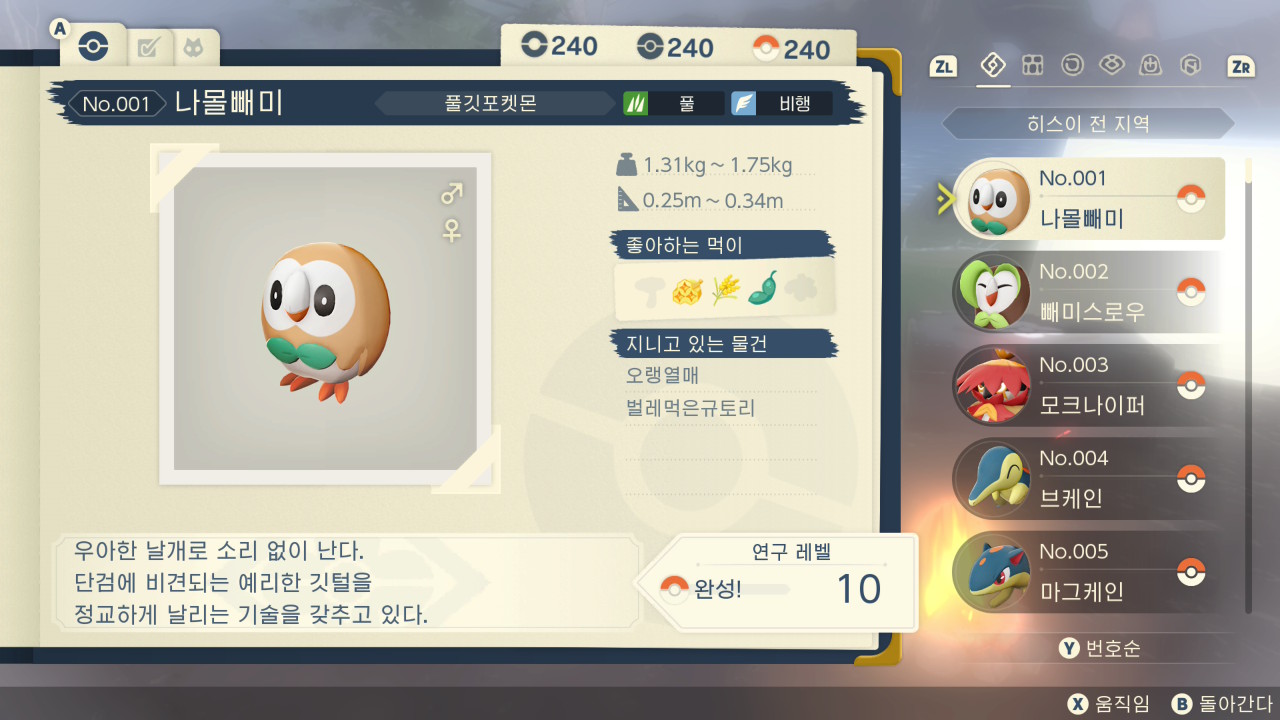Open the checkmark research tasks tab

point(148,46)
